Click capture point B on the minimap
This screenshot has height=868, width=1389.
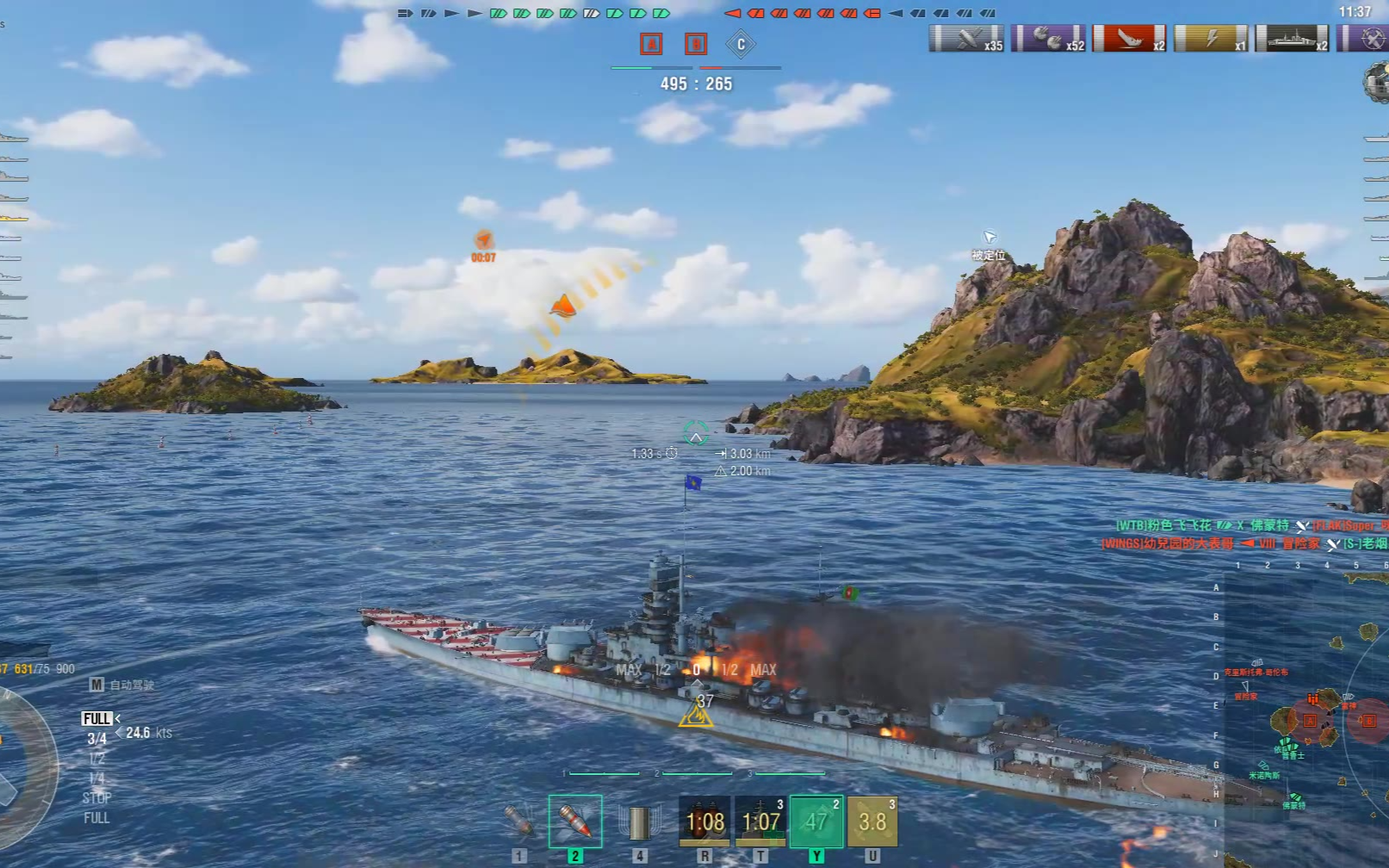click(x=1368, y=721)
